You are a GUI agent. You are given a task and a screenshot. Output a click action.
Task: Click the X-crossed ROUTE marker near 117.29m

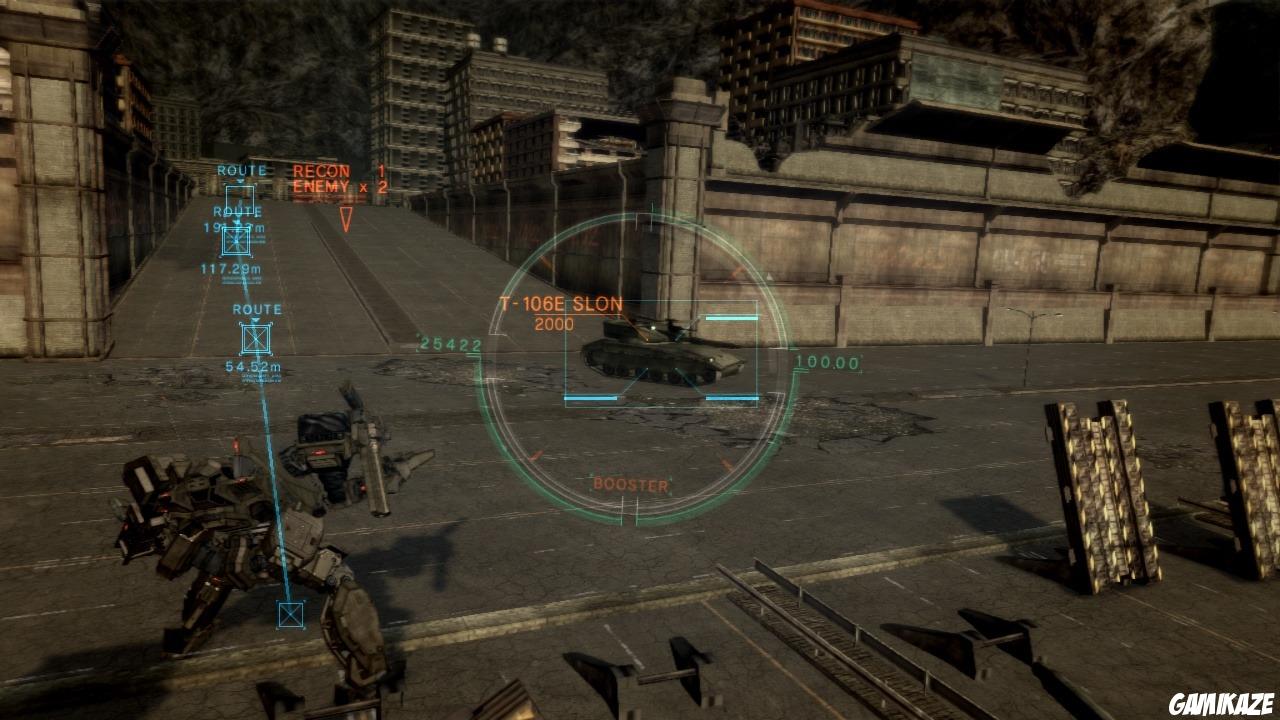click(237, 240)
